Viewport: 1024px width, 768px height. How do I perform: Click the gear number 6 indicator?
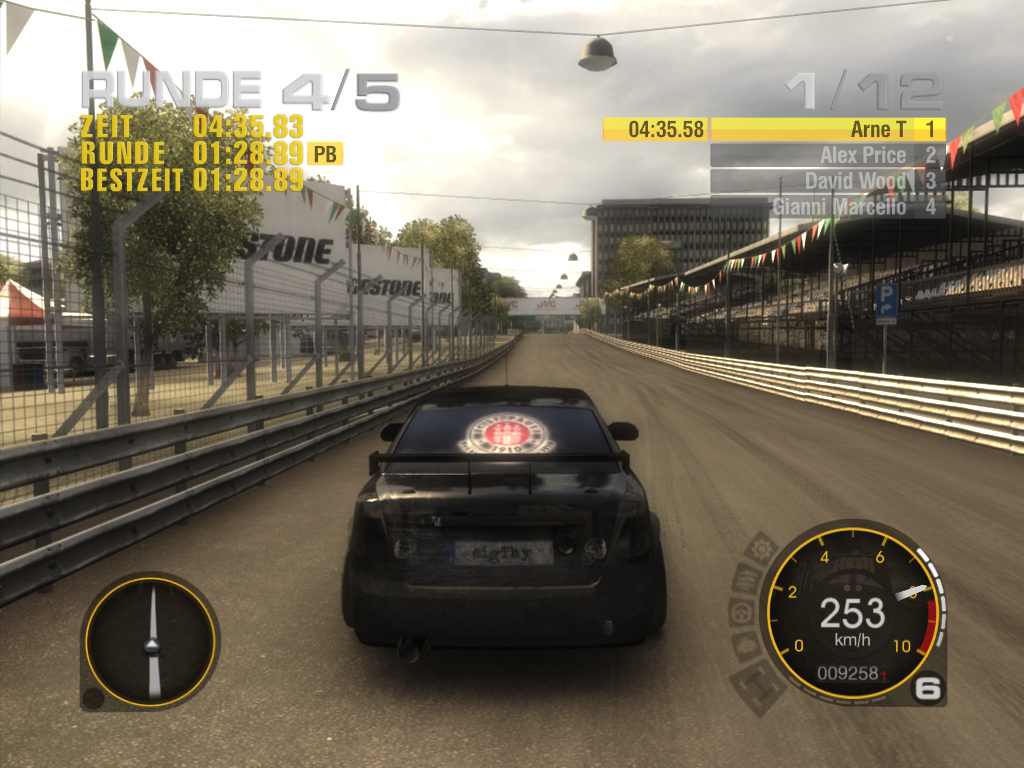click(929, 687)
